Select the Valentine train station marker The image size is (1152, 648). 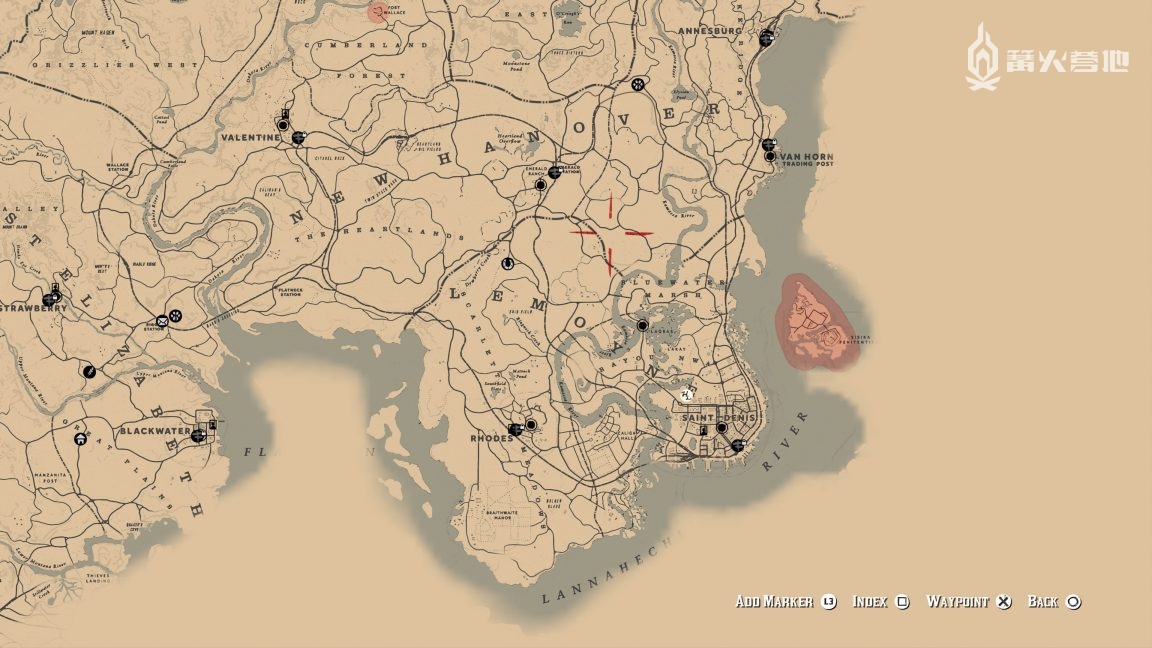[298, 138]
